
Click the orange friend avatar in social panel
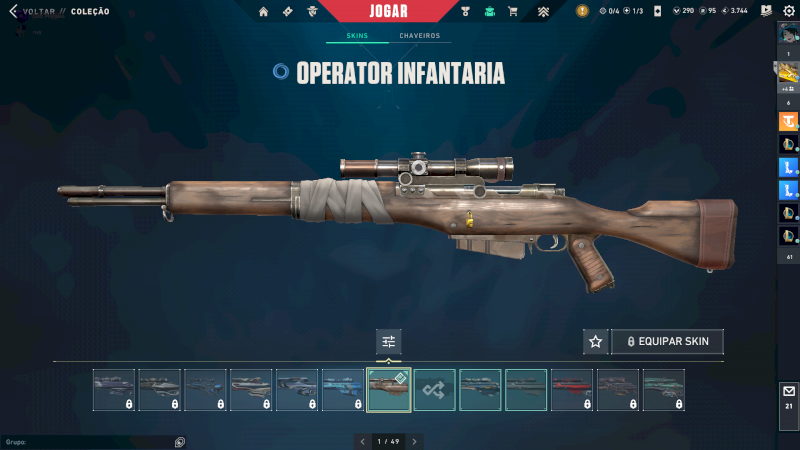point(788,122)
